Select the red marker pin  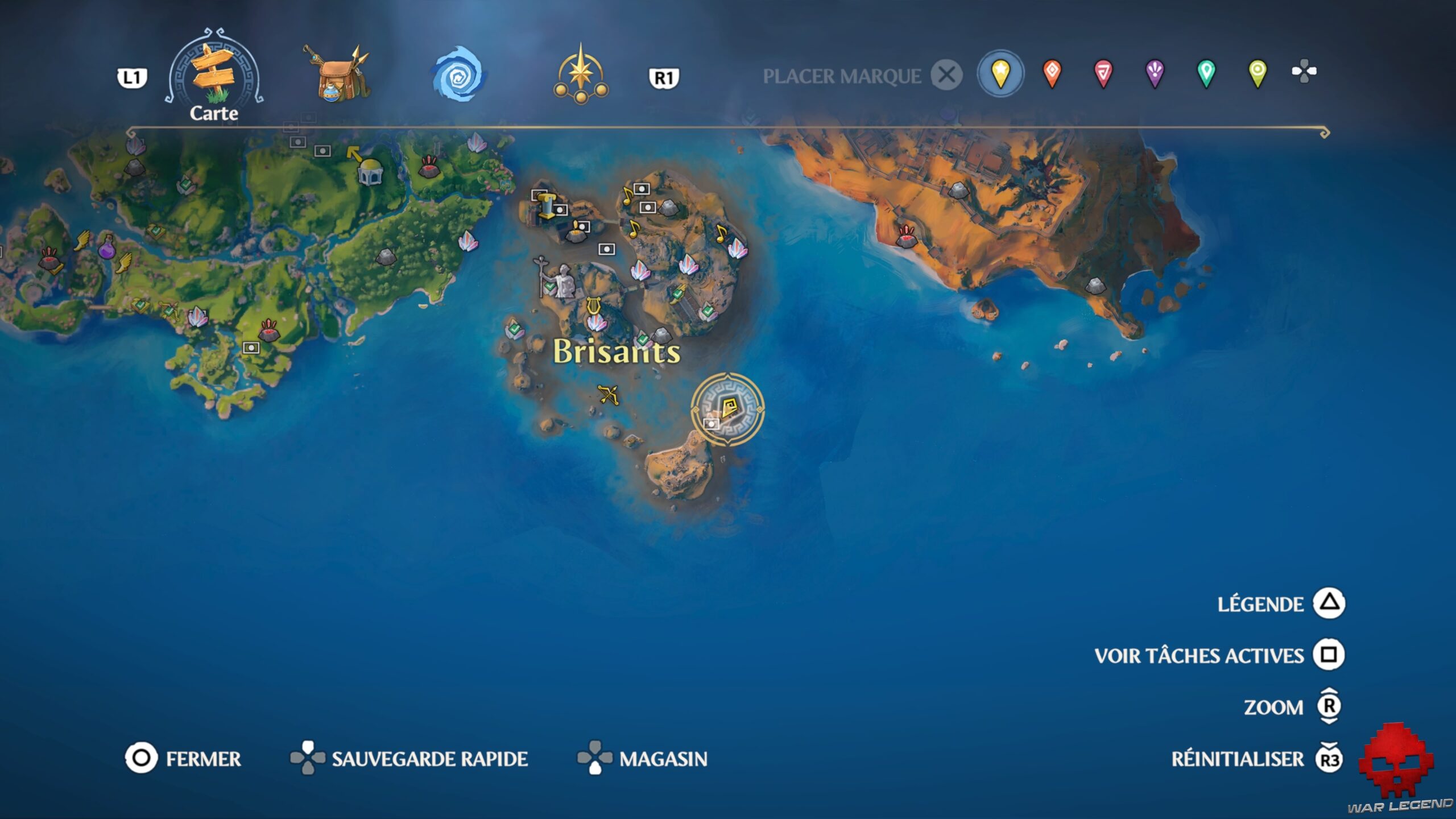pyautogui.click(x=1103, y=72)
